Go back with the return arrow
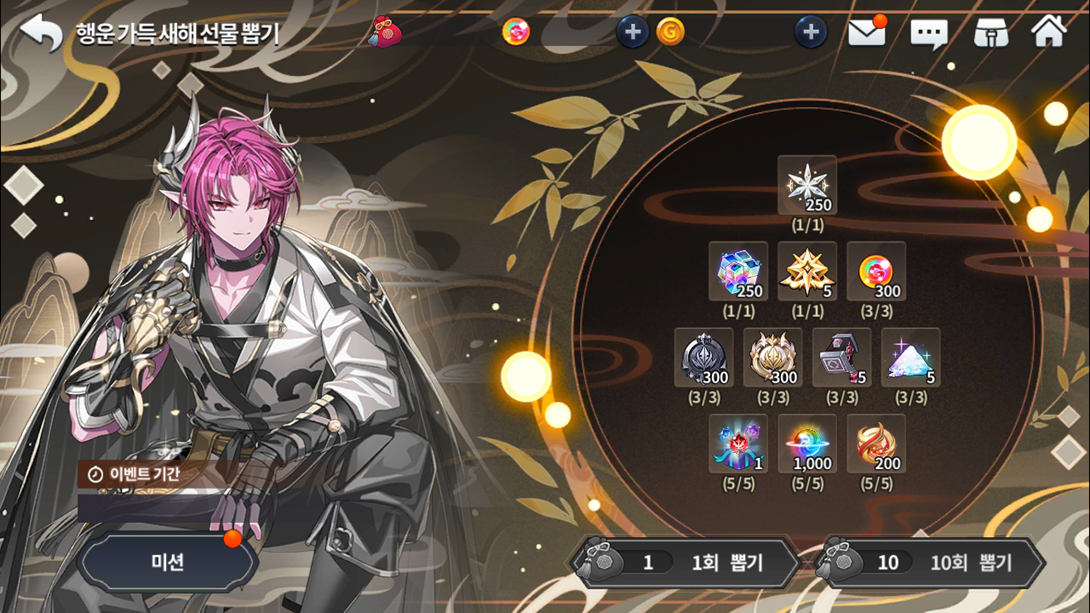This screenshot has height=613, width=1090. tap(41, 33)
